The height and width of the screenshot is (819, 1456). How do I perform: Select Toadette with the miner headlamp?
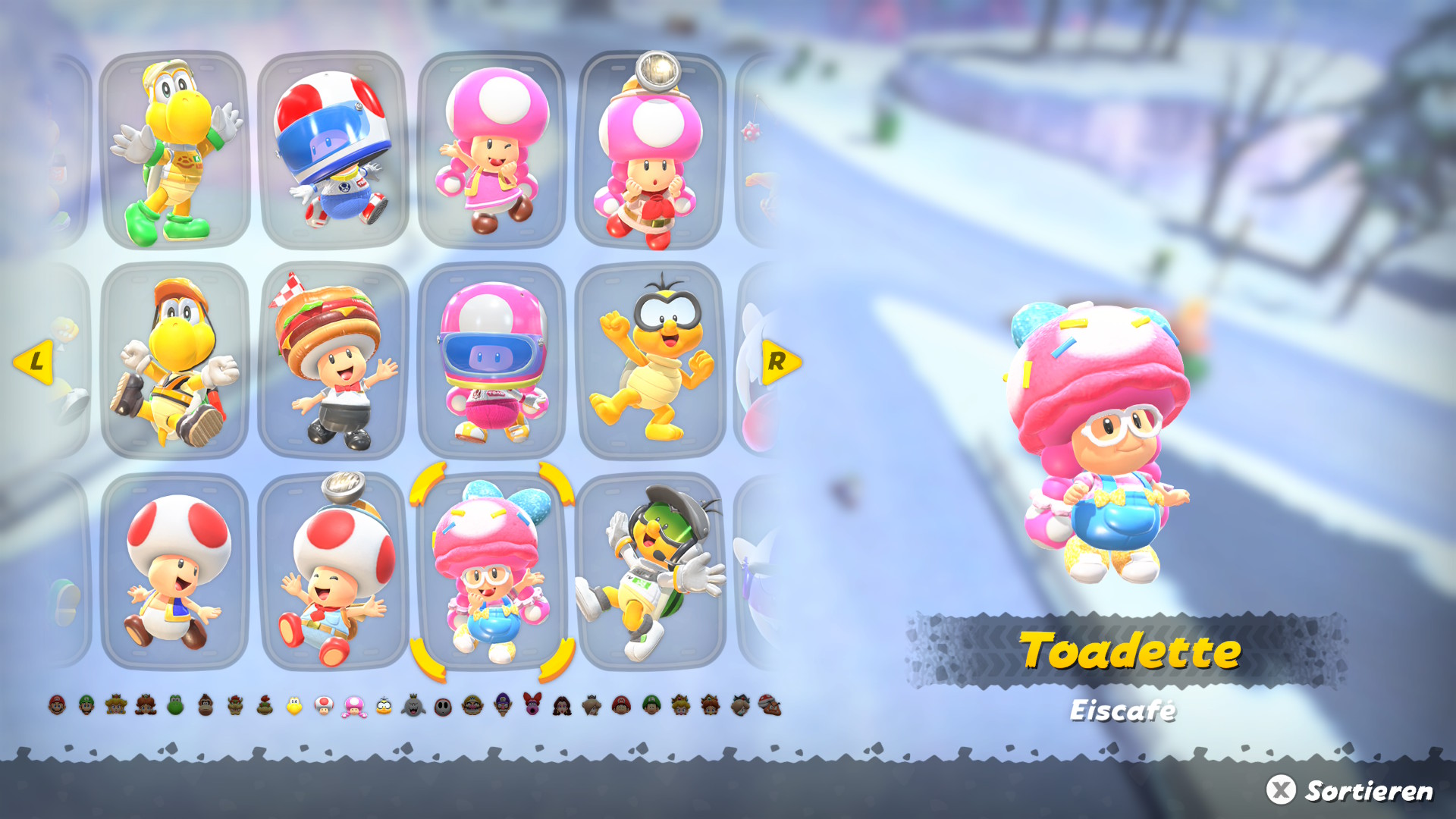coord(651,150)
